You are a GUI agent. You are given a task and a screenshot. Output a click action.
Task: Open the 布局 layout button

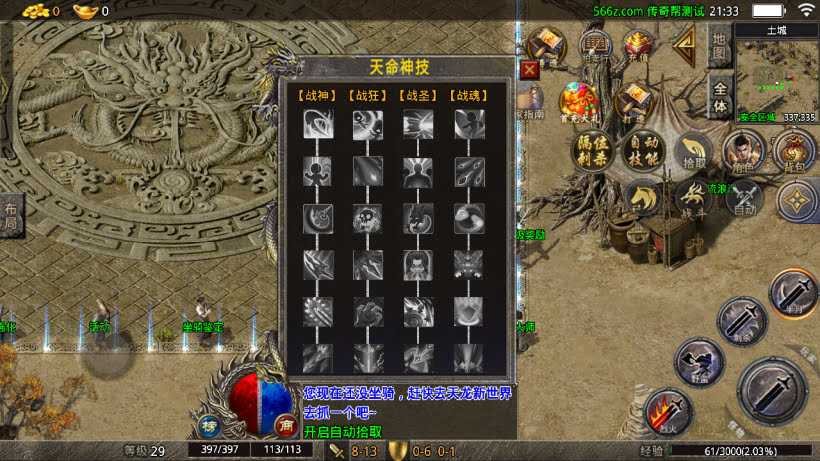coord(10,217)
